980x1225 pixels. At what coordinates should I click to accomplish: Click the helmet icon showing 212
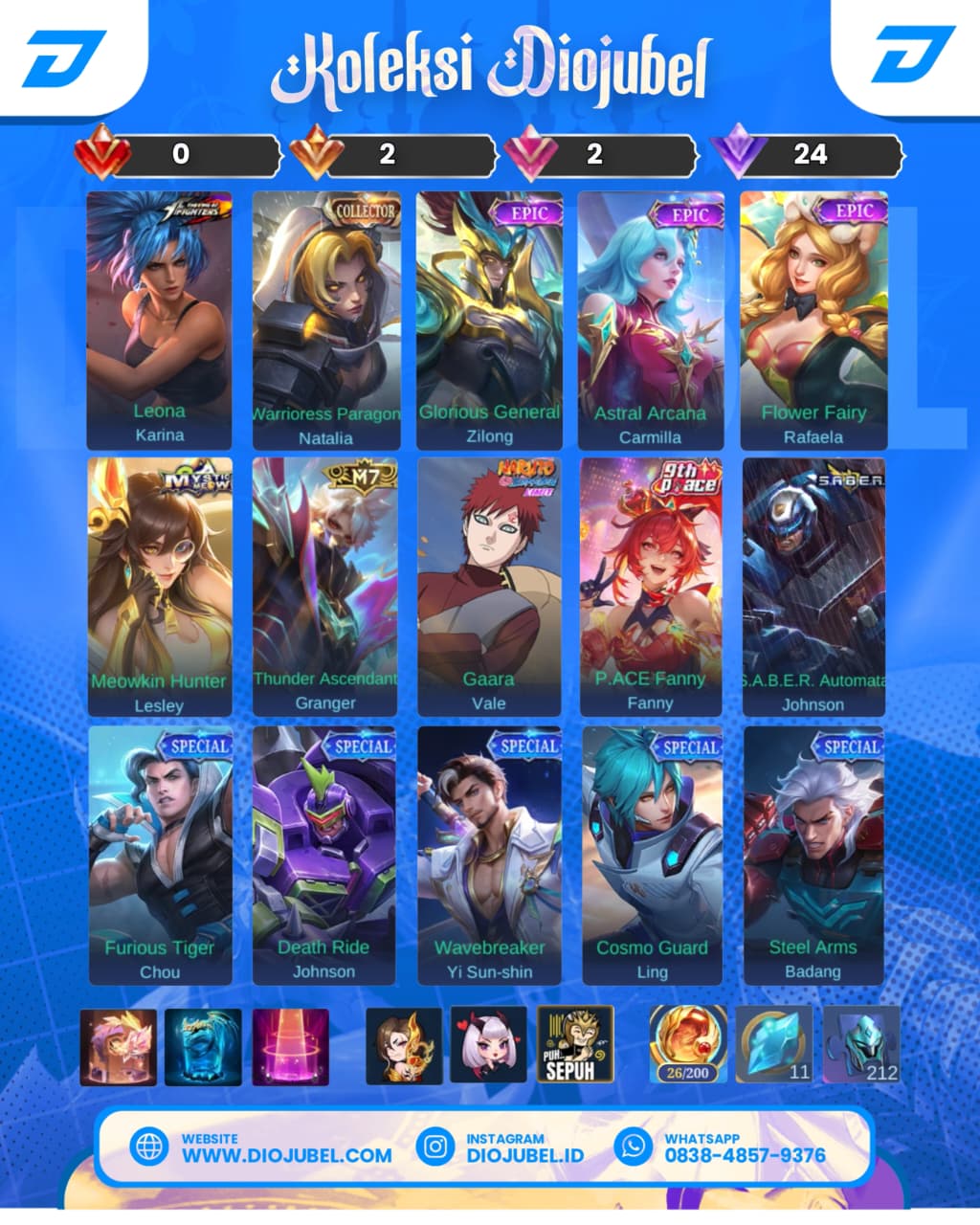[861, 1045]
